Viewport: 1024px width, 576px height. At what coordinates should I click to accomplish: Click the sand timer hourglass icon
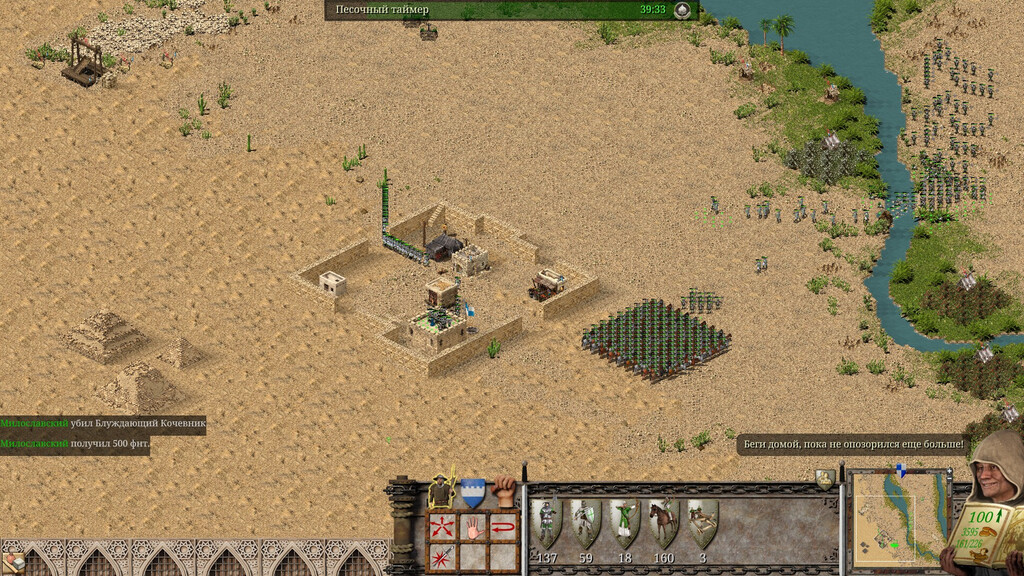point(682,10)
